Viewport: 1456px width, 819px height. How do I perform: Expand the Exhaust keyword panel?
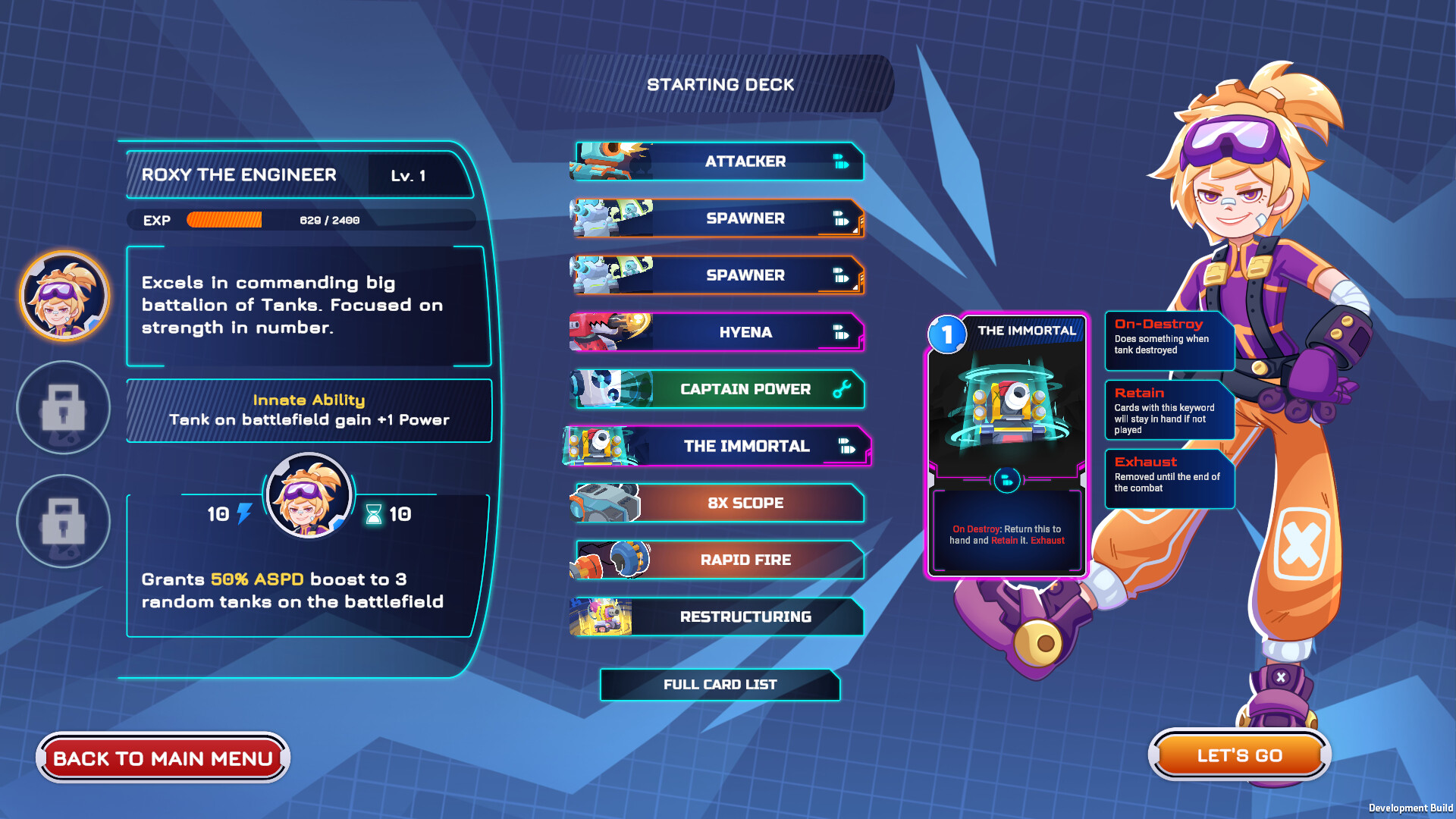1169,477
